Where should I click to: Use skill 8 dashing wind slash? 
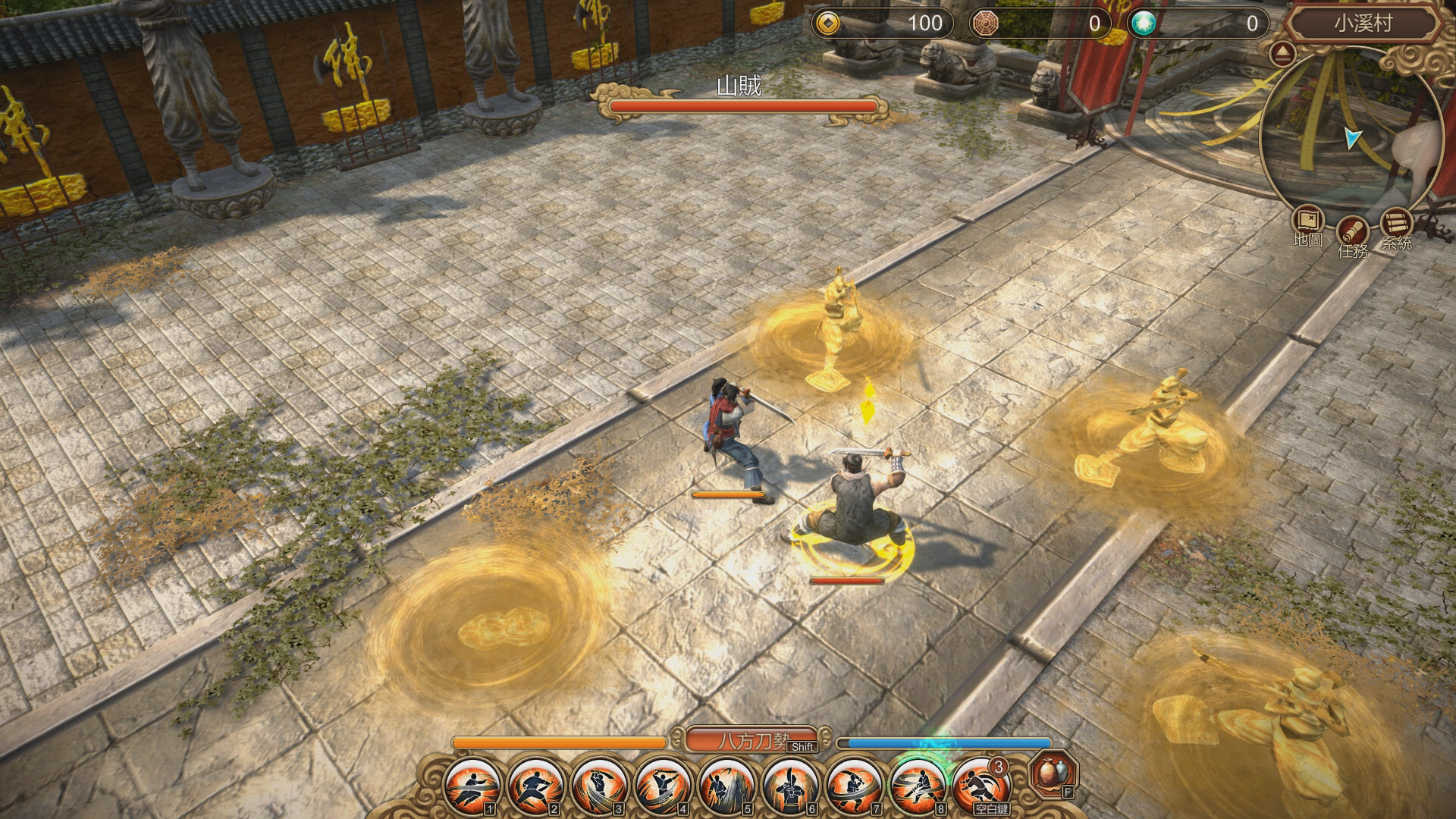coord(918,786)
